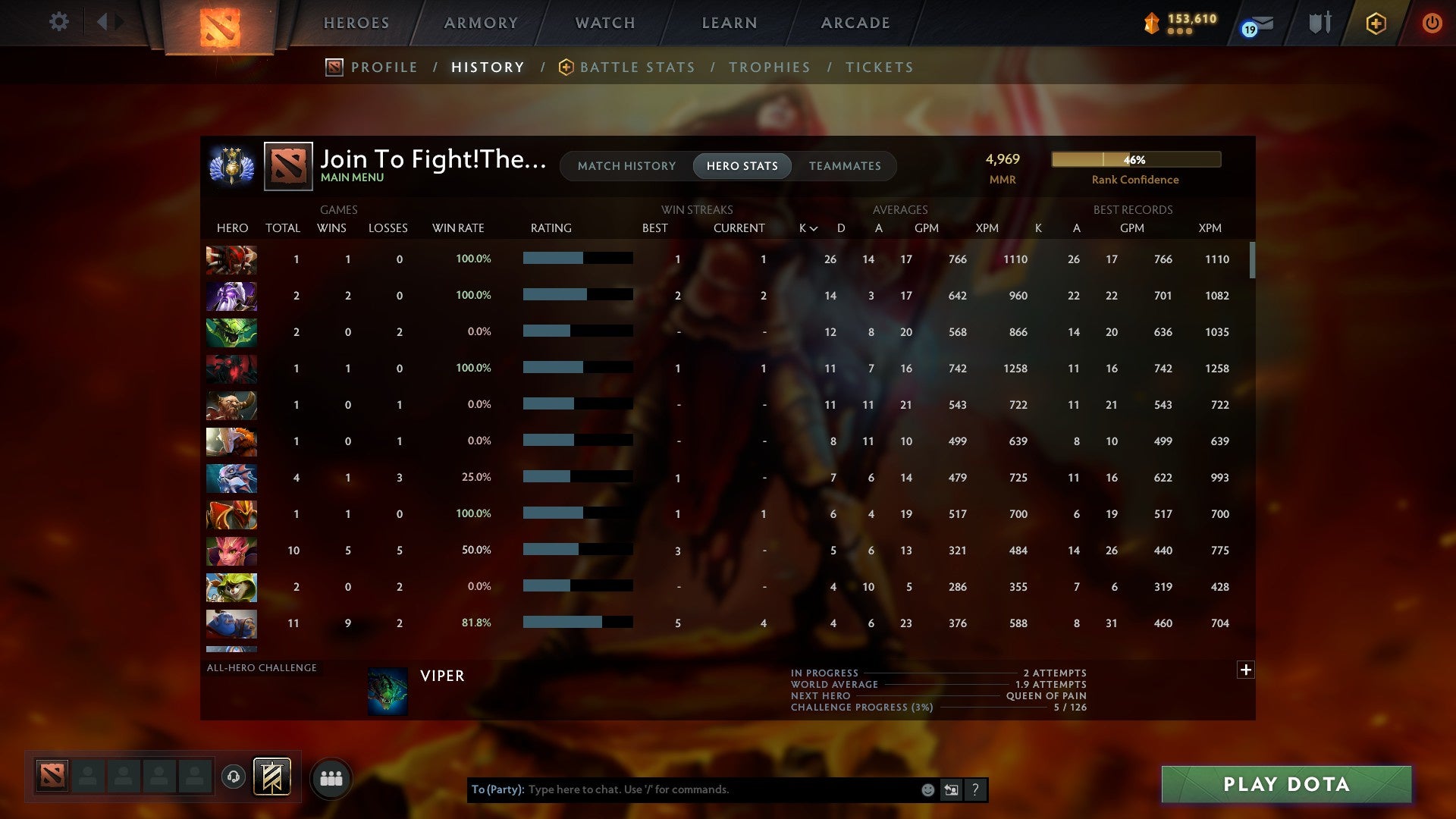Open the chat channel selector icon
The image size is (1456, 819).
951,789
